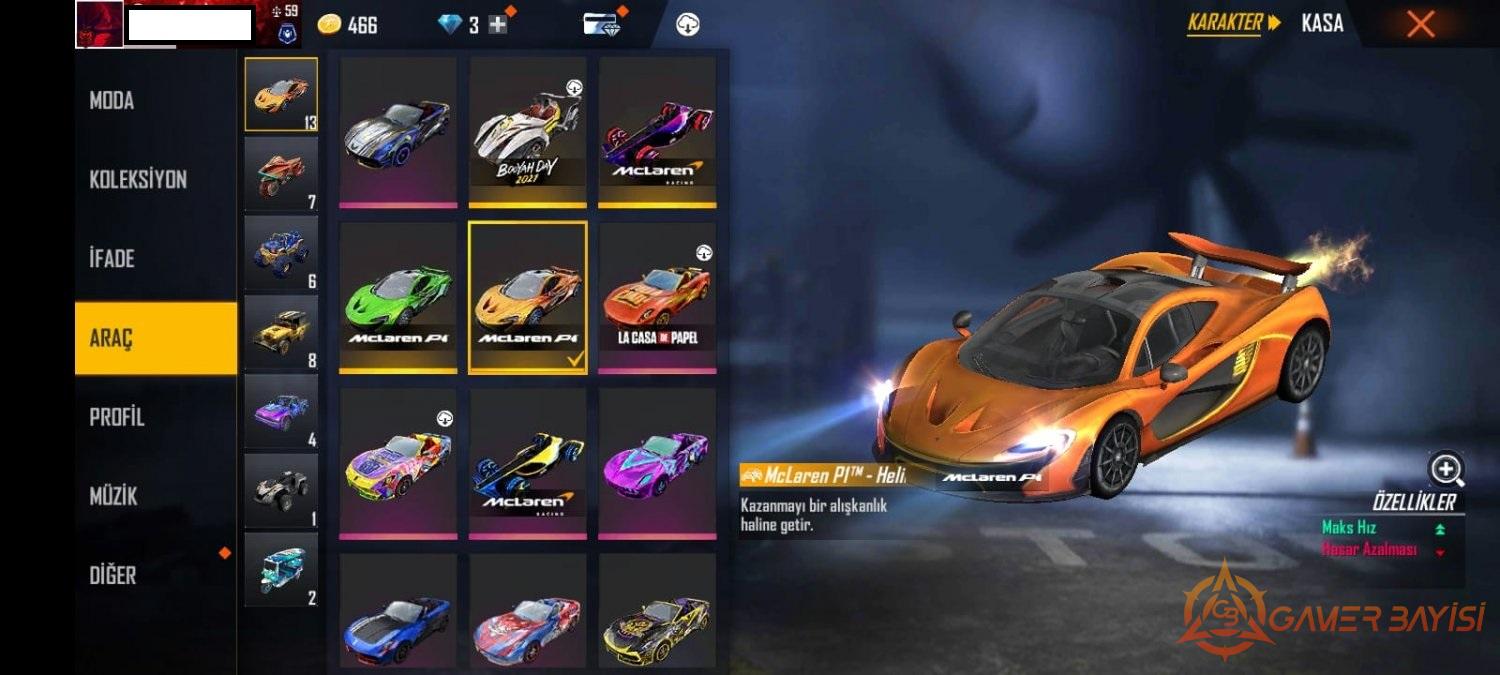Open the DİĞER category
Screen dimensions: 1500x675
112,575
